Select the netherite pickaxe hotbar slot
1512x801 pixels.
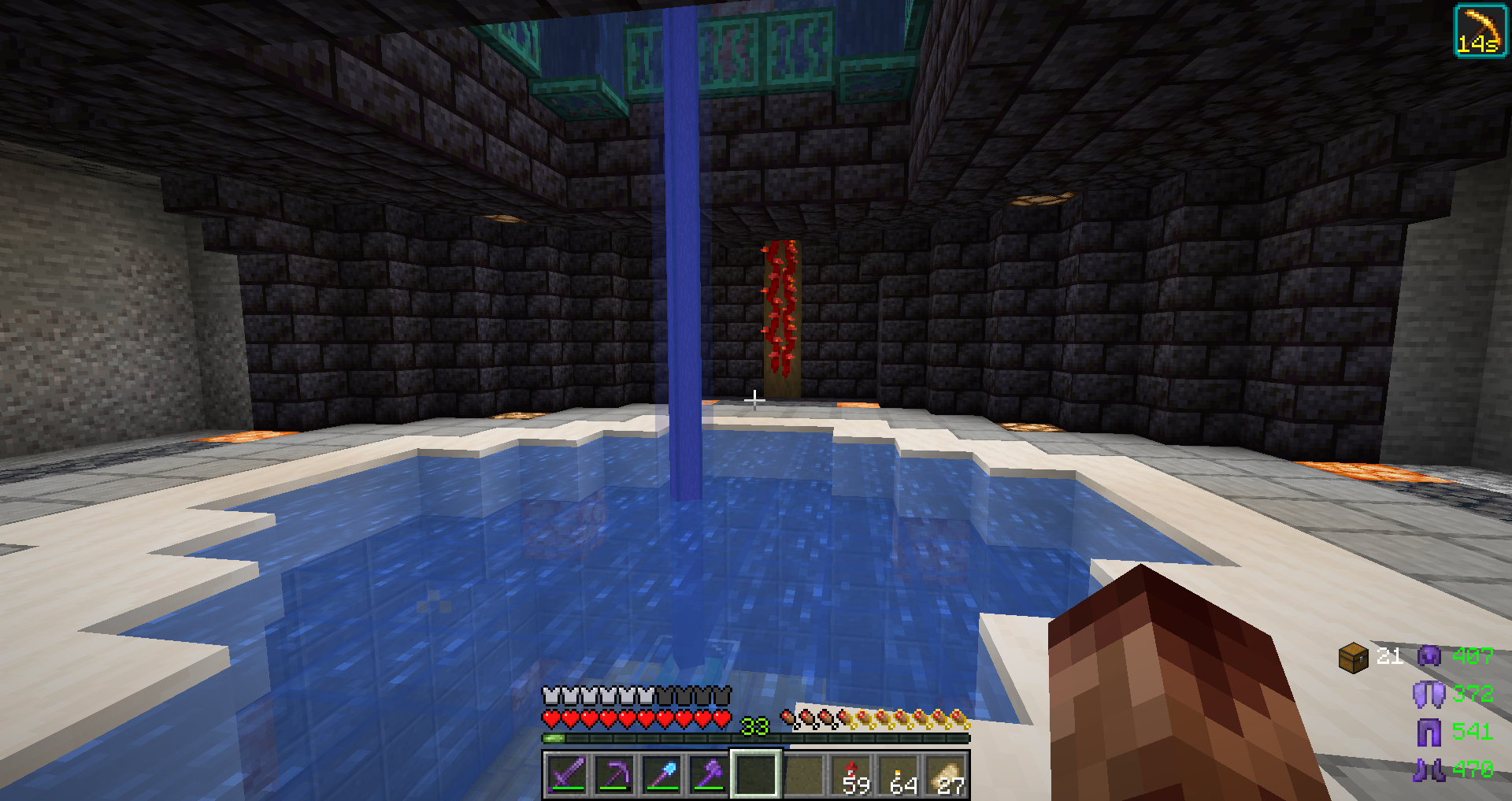[x=614, y=774]
